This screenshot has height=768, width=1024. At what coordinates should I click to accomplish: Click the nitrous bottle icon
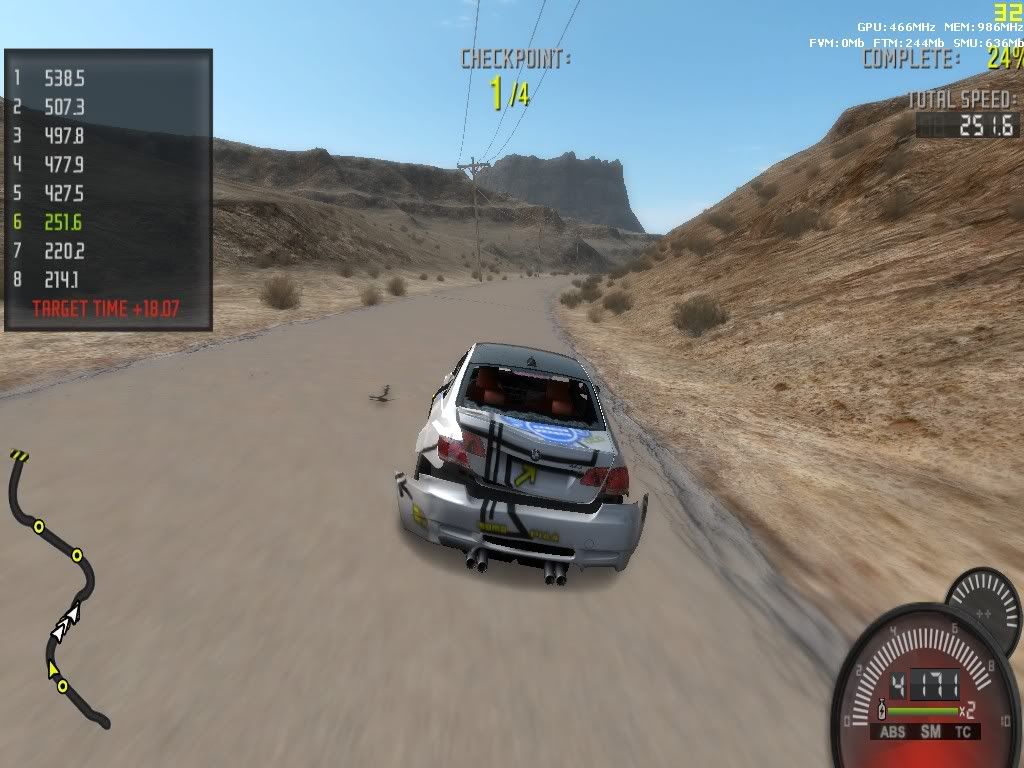881,710
